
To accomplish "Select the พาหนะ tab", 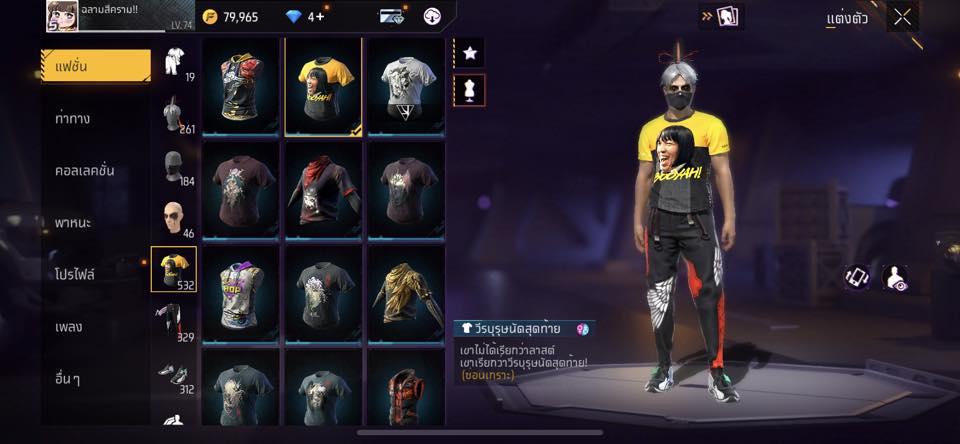I will [x=73, y=222].
